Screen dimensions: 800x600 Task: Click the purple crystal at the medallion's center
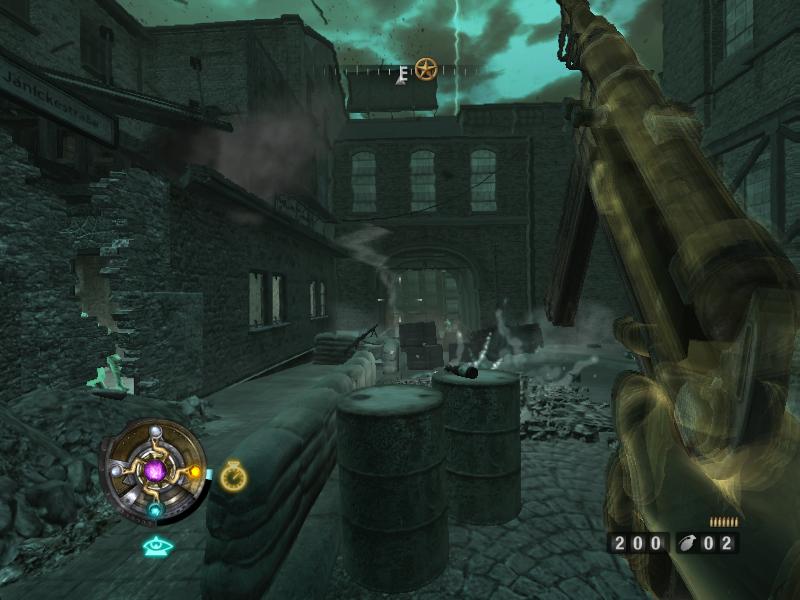pyautogui.click(x=155, y=469)
